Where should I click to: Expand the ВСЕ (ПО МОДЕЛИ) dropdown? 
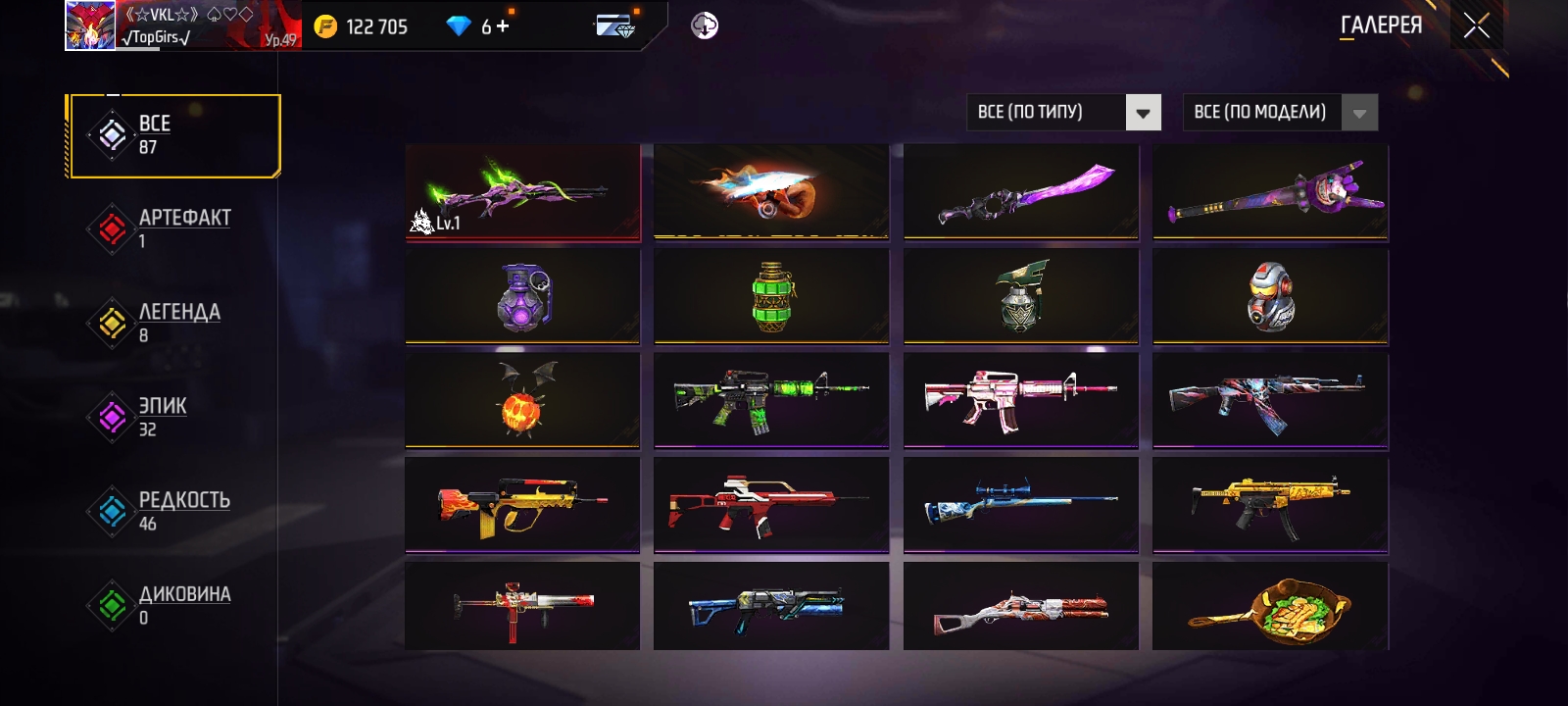pos(1280,113)
